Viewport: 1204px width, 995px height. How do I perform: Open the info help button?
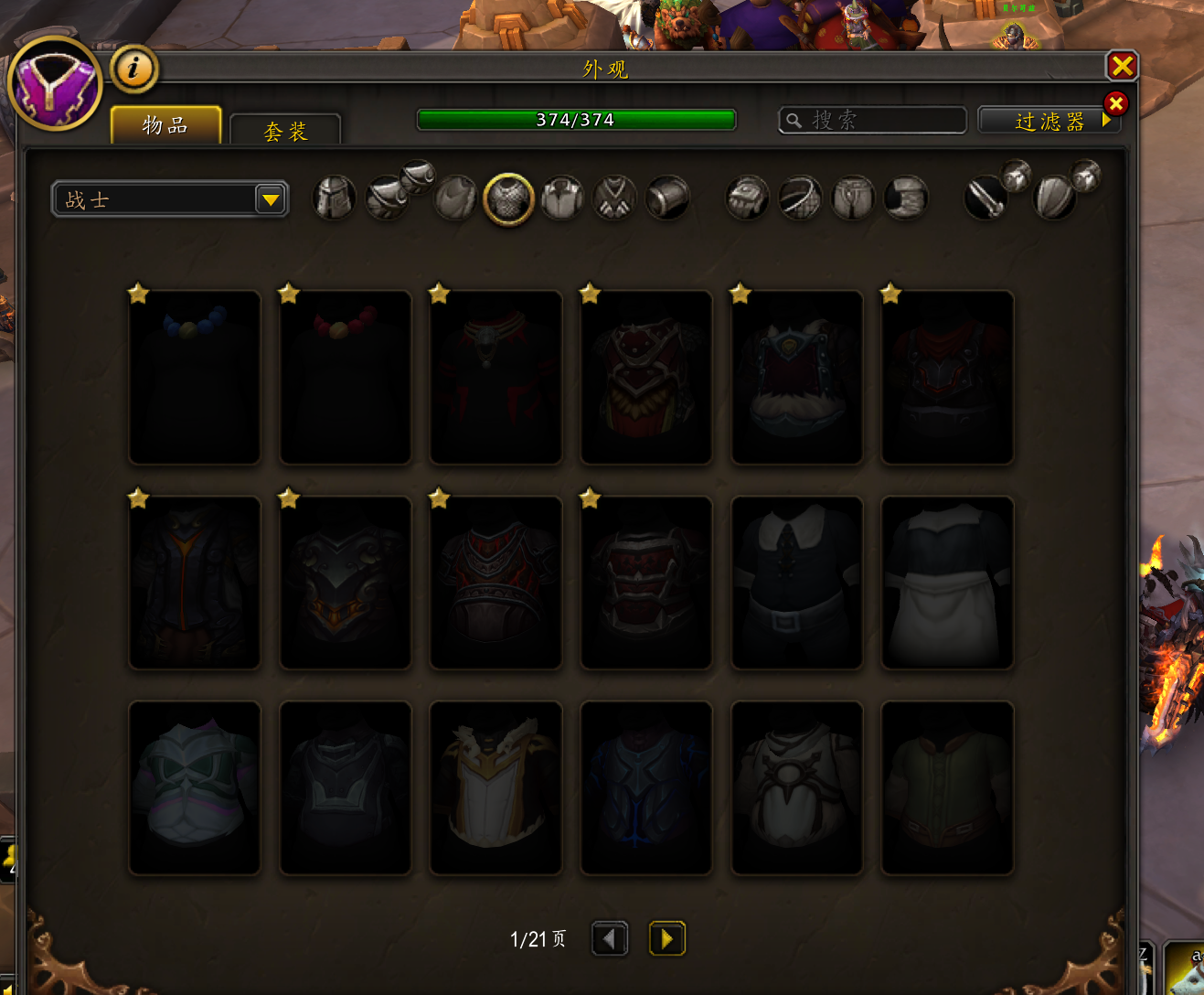click(134, 69)
